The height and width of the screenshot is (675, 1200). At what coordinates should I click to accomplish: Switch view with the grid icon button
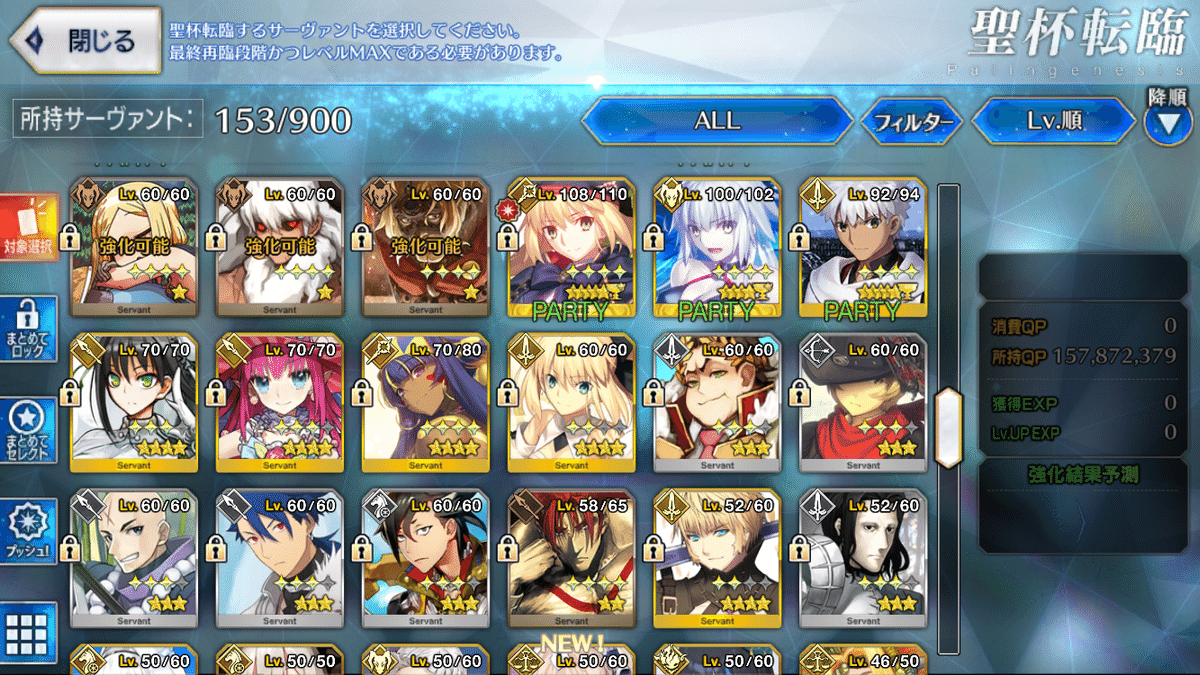(x=28, y=634)
